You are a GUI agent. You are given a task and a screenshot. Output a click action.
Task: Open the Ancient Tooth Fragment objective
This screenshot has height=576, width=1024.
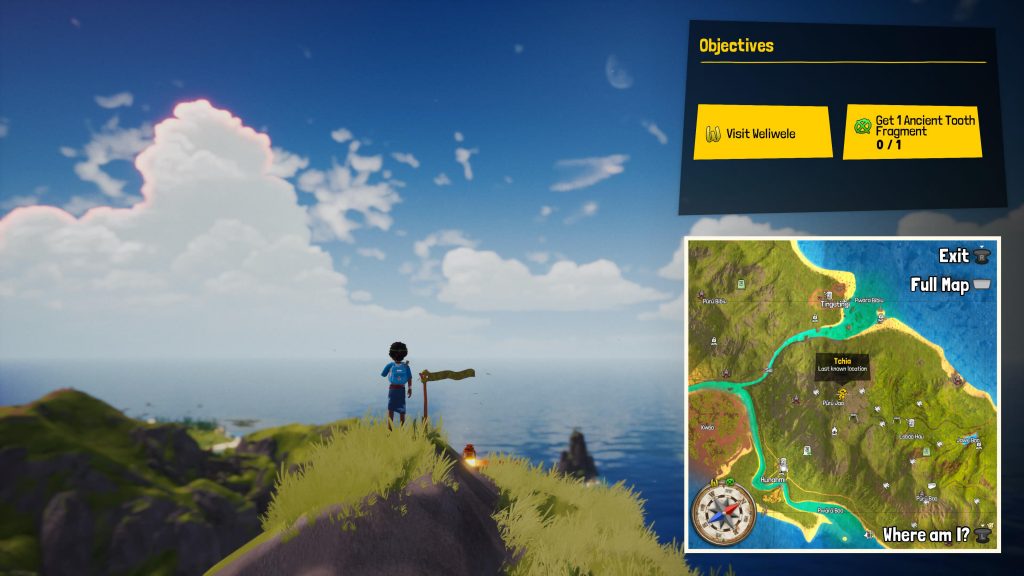[910, 132]
